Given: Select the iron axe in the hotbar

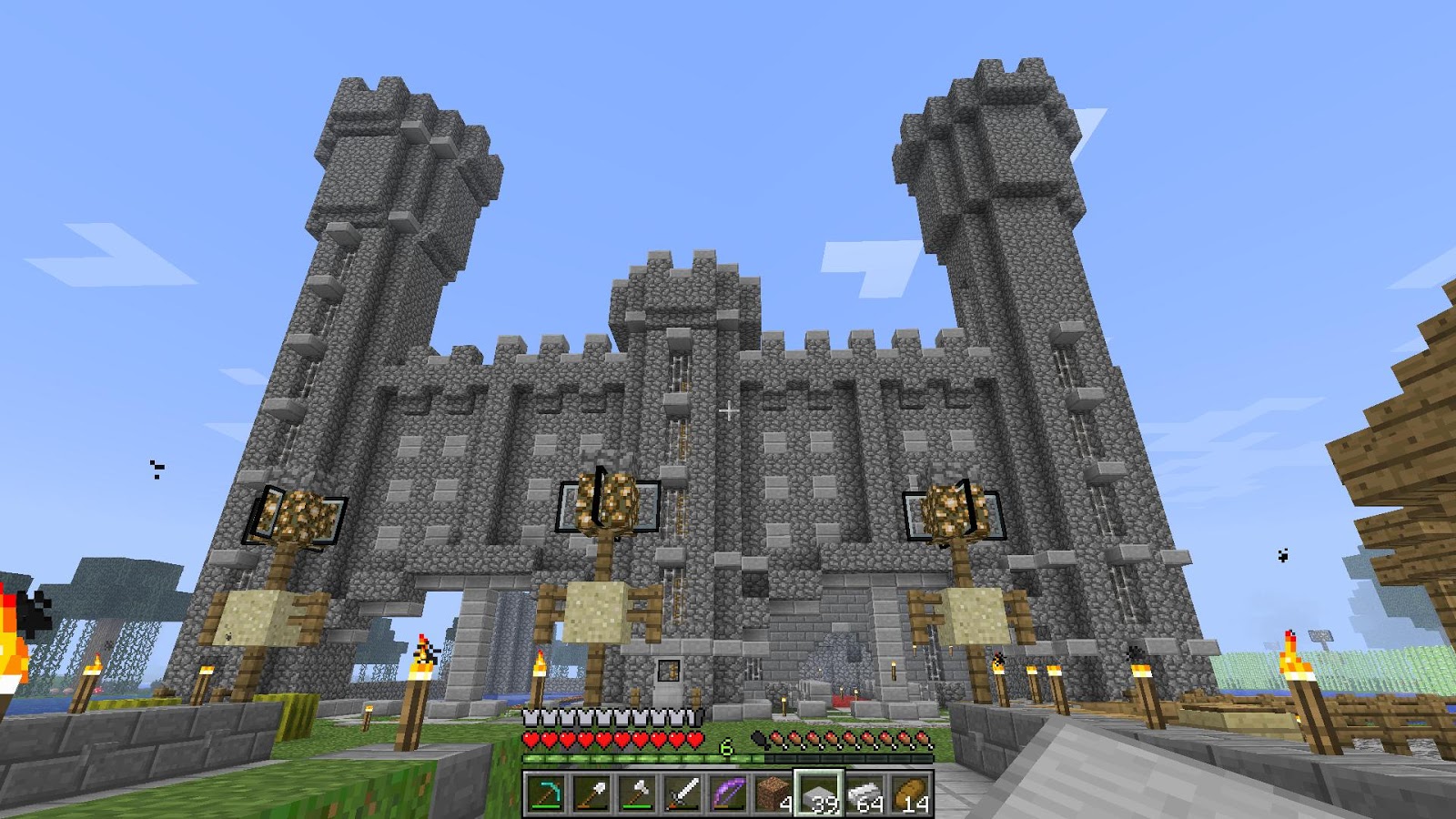Looking at the screenshot, I should [633, 792].
